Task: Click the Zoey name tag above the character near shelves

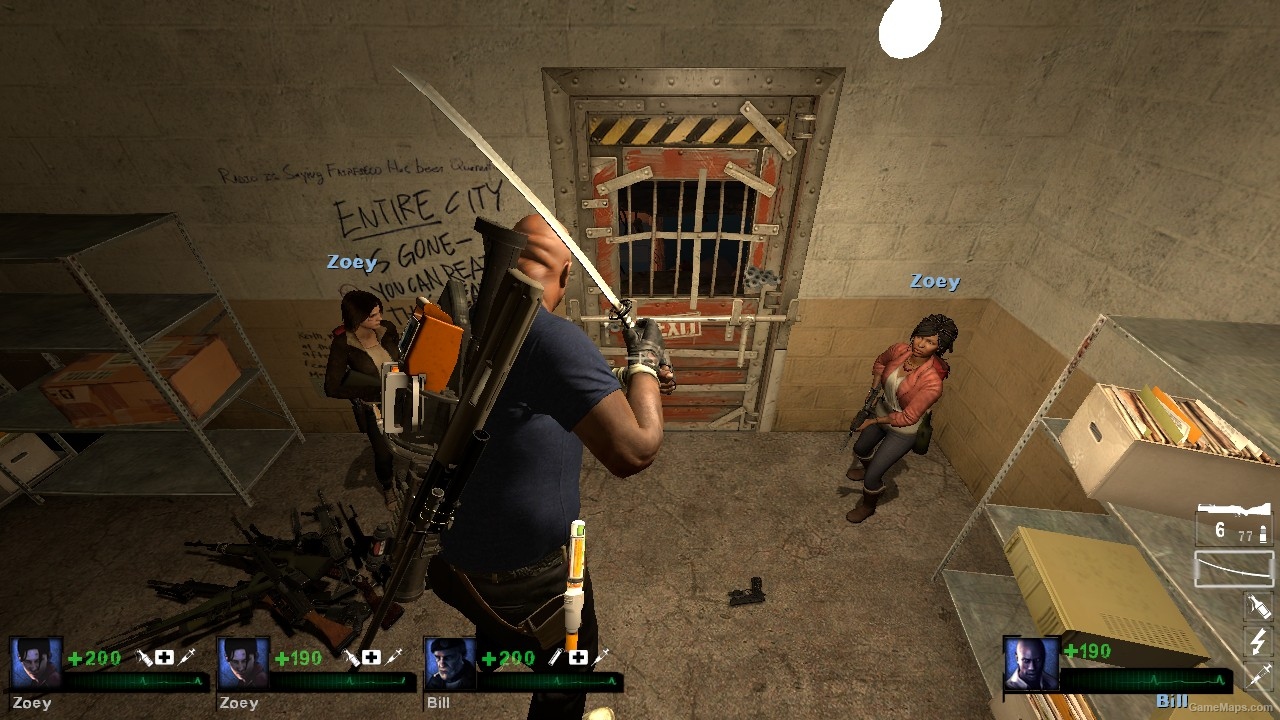Action: click(351, 261)
